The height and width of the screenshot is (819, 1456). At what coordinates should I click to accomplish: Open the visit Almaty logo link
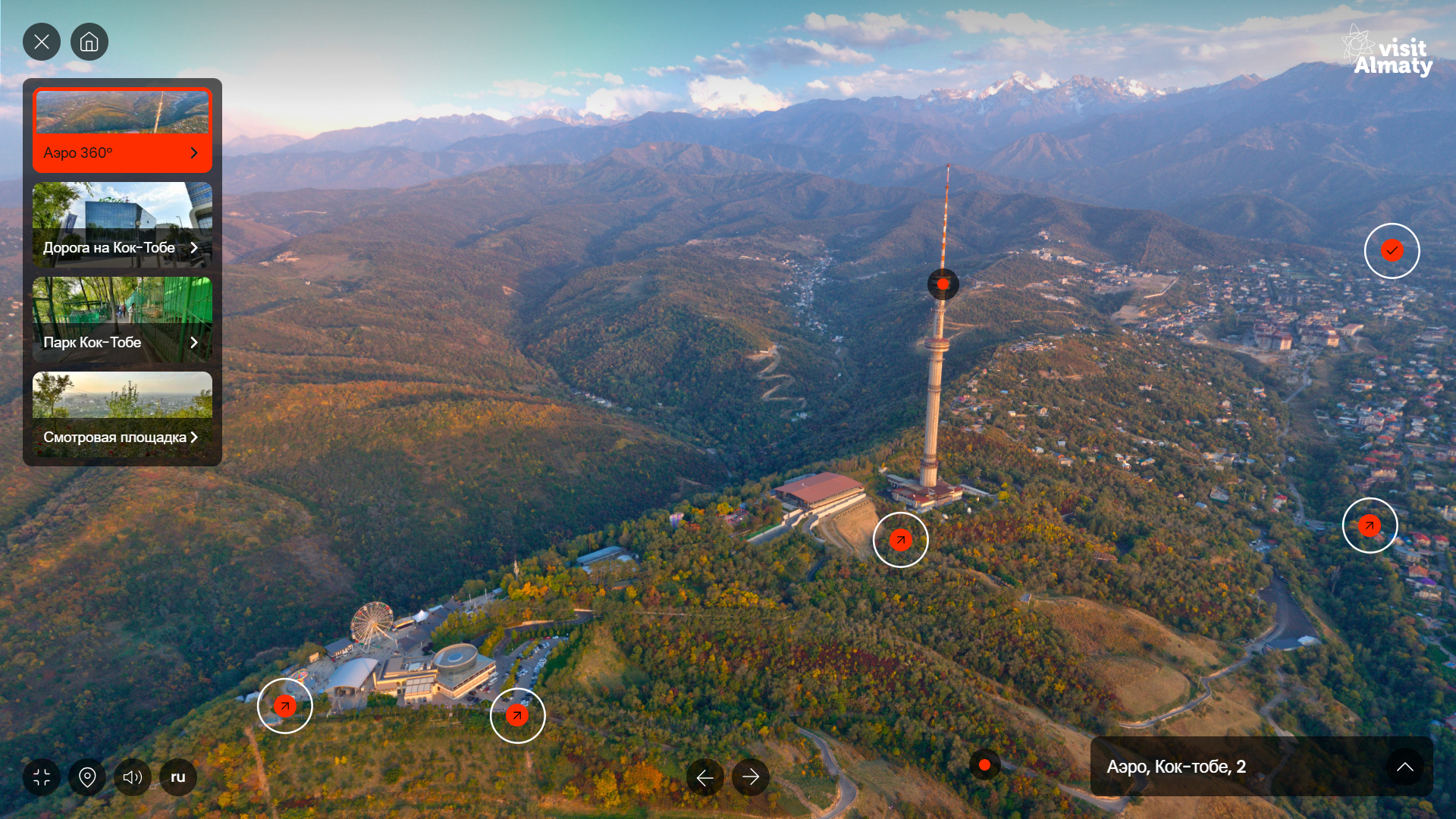coord(1388,52)
